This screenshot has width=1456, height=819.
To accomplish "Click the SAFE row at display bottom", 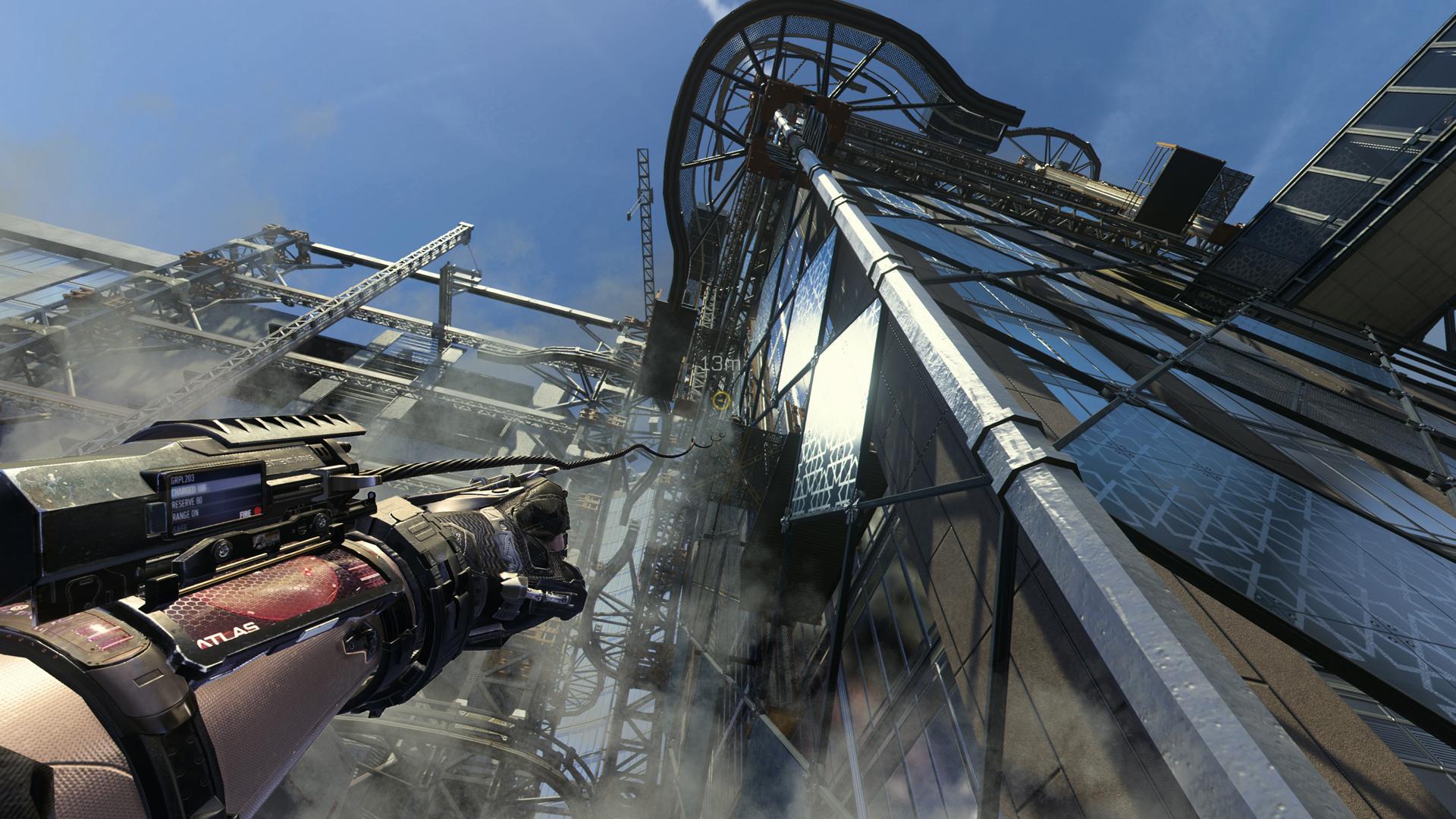I will (180, 528).
